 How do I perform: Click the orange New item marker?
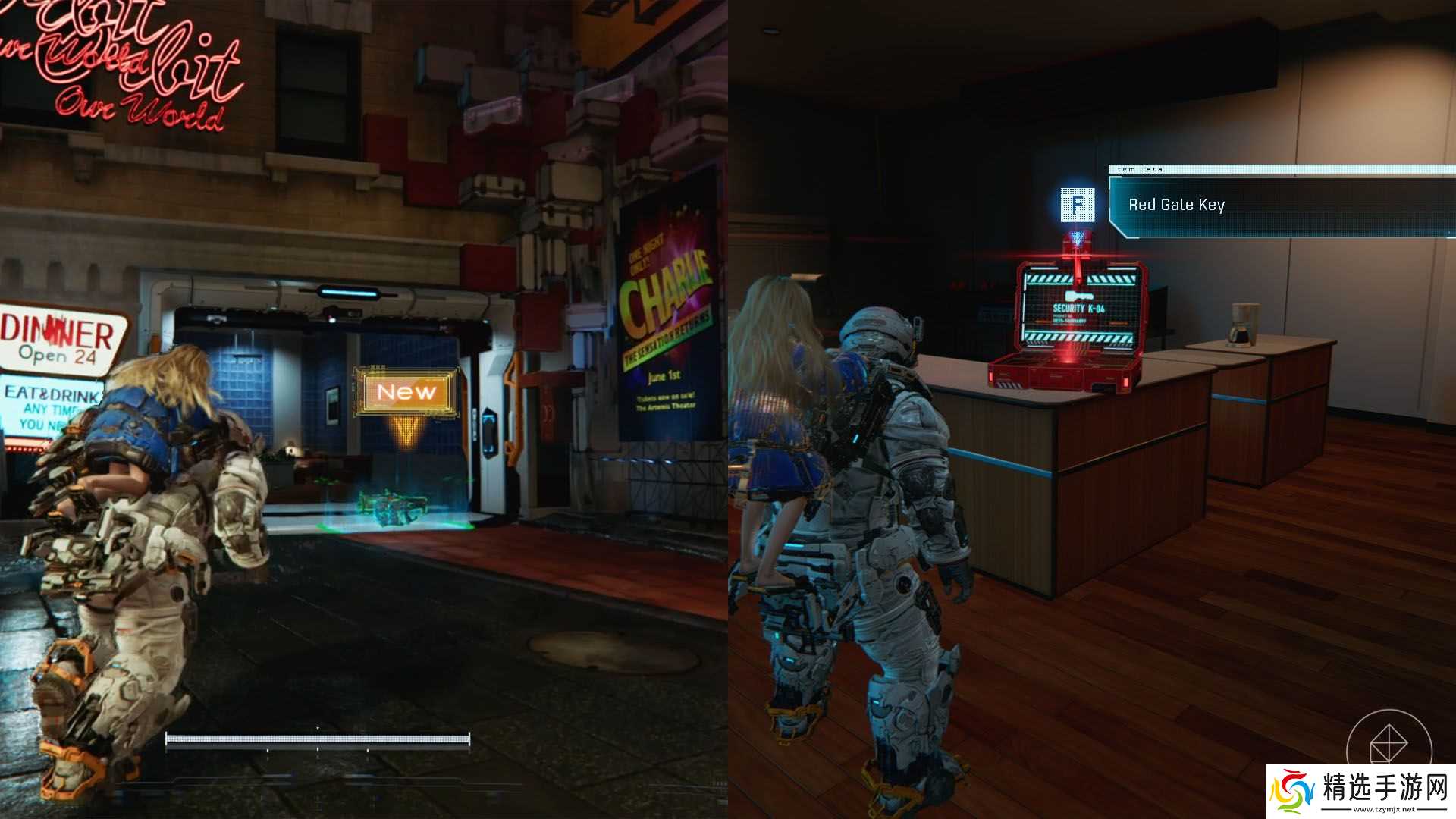pyautogui.click(x=407, y=392)
